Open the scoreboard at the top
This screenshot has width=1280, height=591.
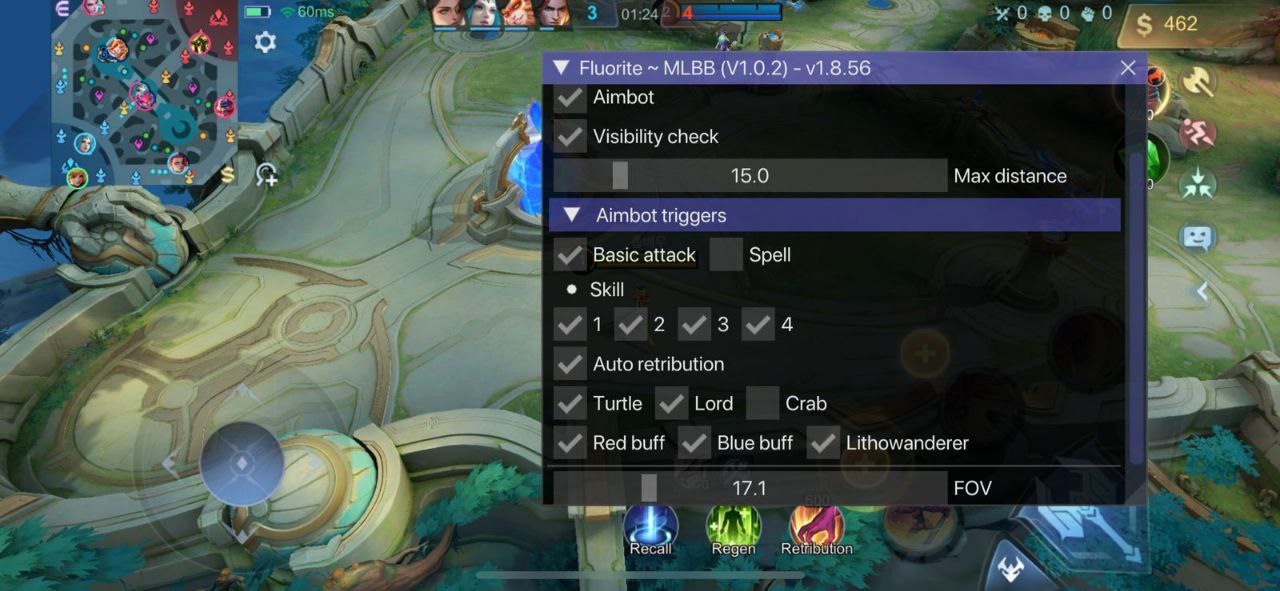click(640, 14)
